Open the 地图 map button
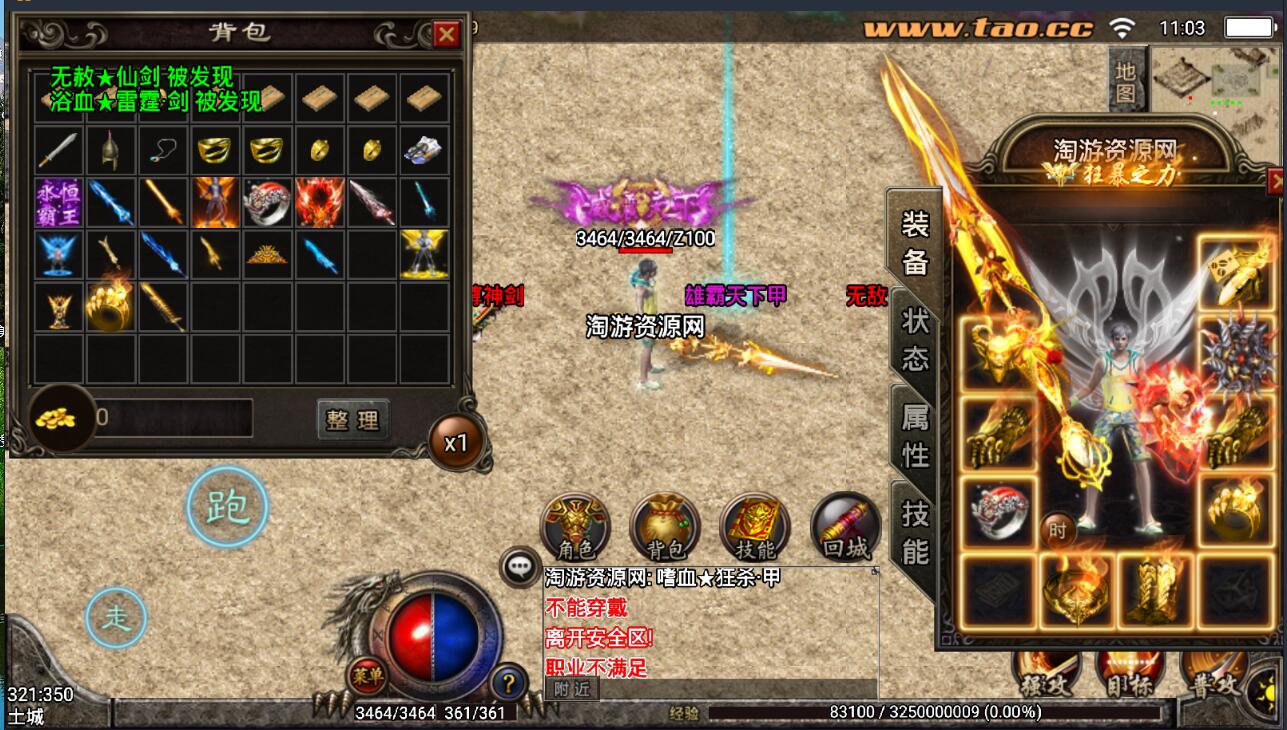 (x=1127, y=81)
